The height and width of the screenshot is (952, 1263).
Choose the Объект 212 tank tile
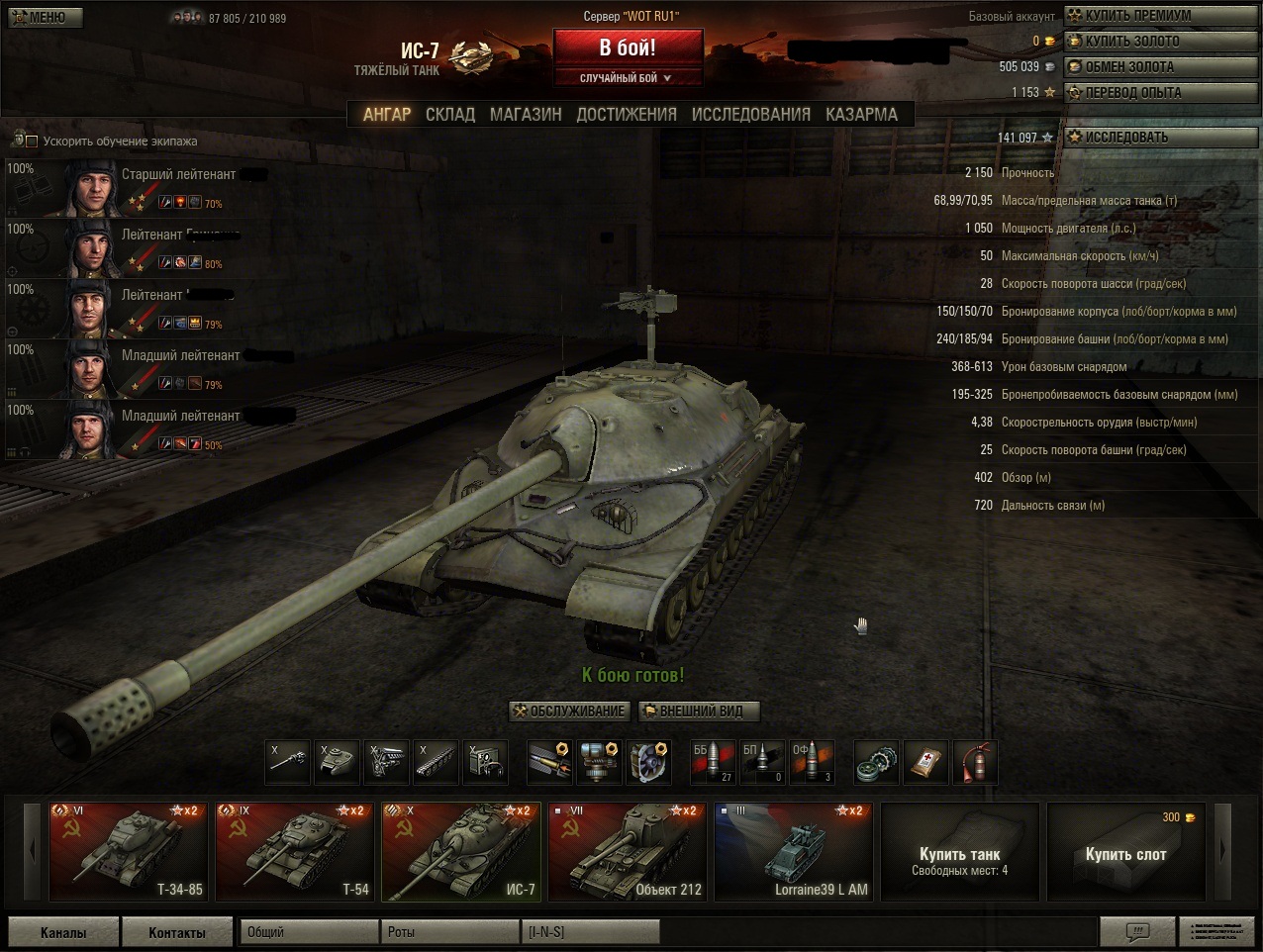[628, 851]
